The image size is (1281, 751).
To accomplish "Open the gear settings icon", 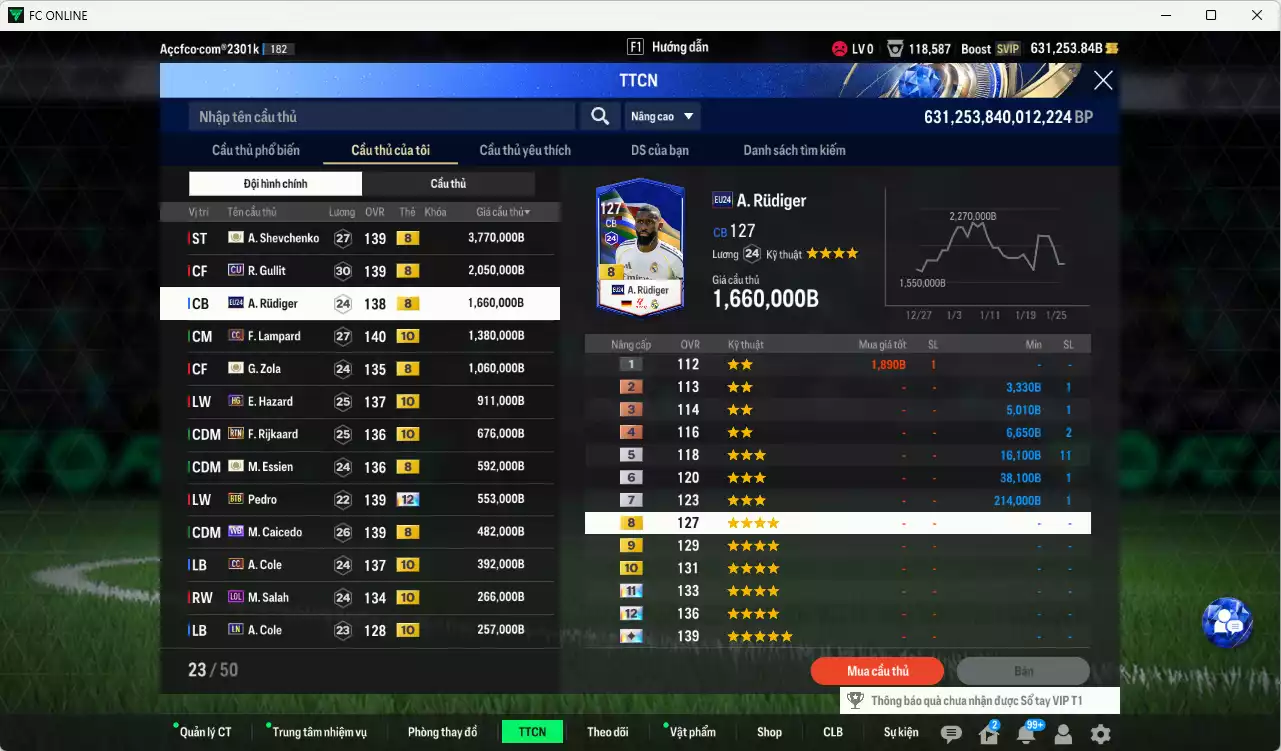I will (x=1100, y=734).
